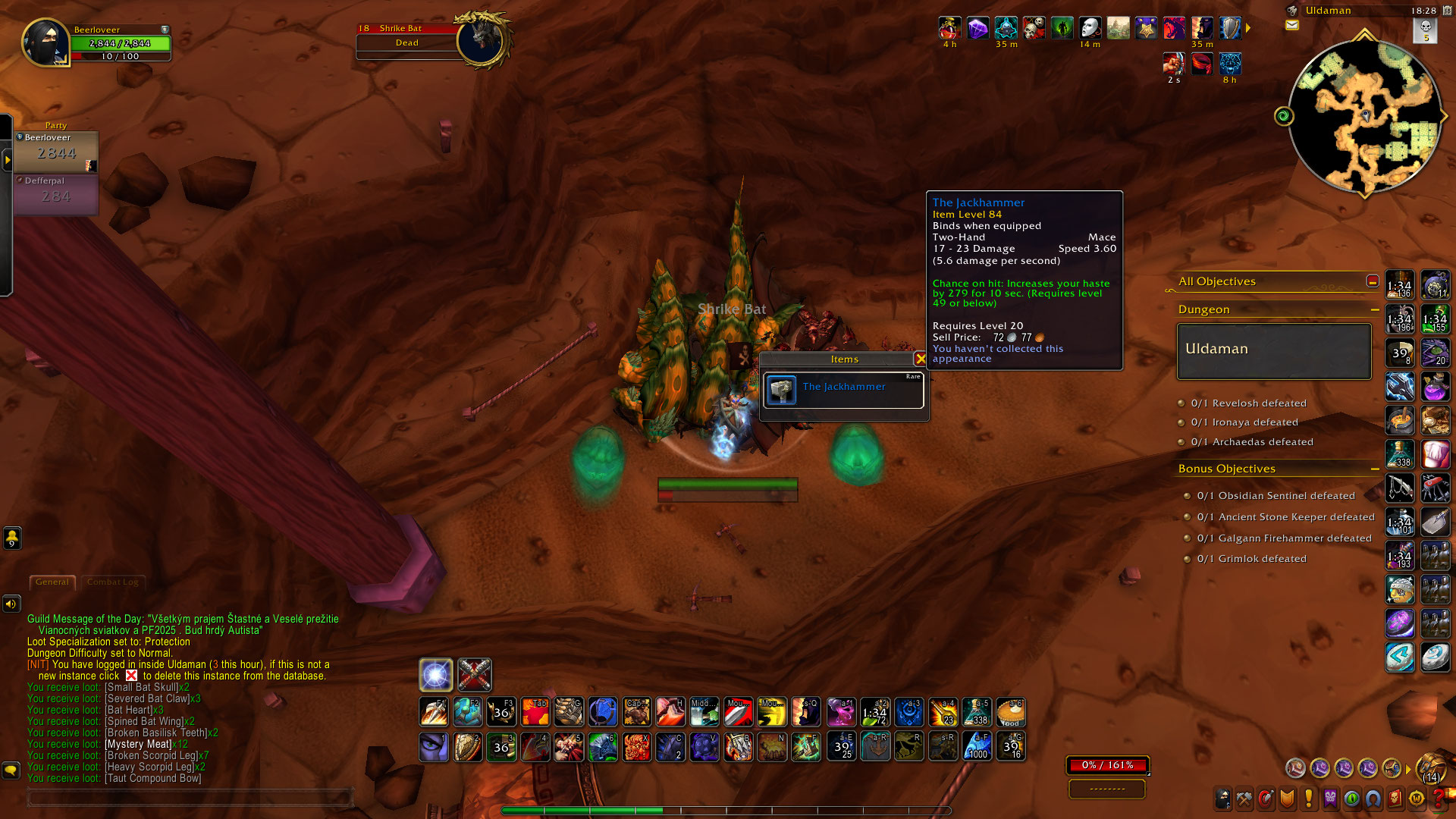
Task: Open the General chat tab
Action: tap(52, 582)
